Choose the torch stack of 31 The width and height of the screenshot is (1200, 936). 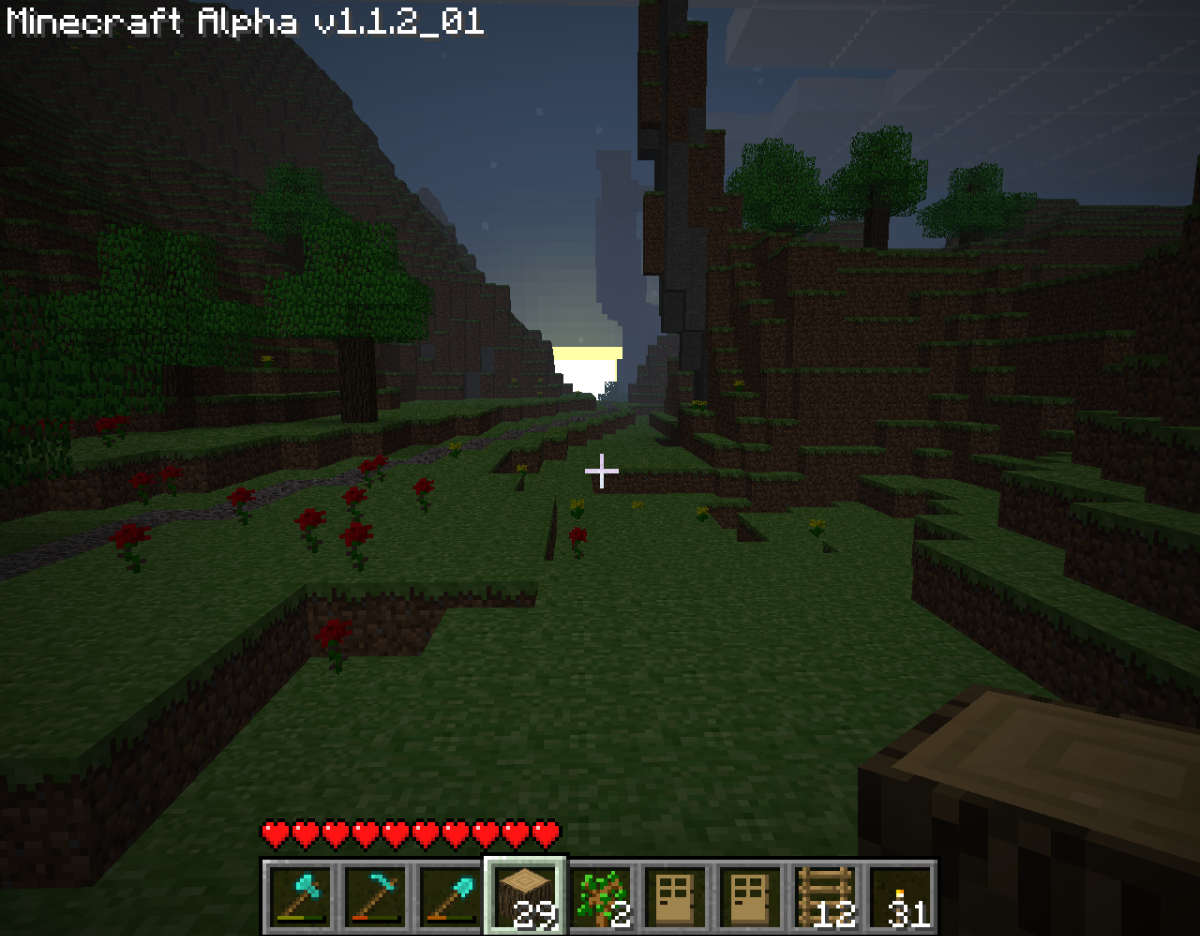[x=901, y=895]
